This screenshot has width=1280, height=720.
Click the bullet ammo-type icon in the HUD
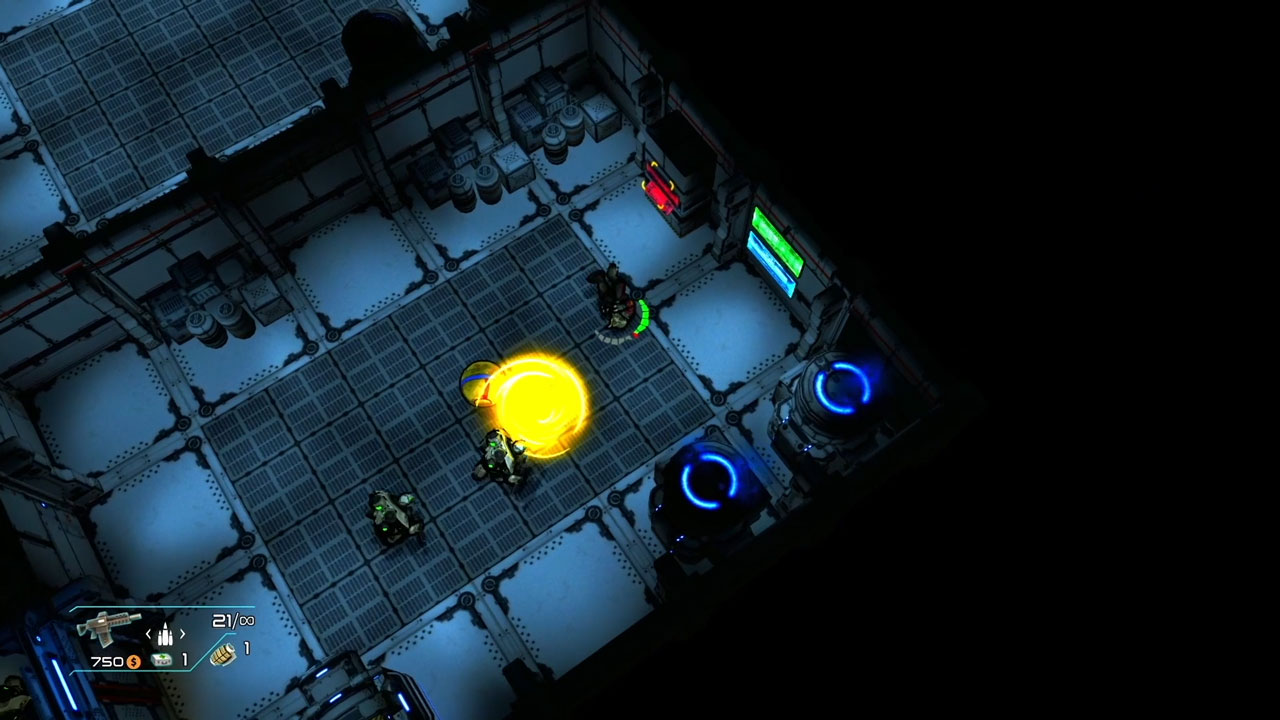165,634
